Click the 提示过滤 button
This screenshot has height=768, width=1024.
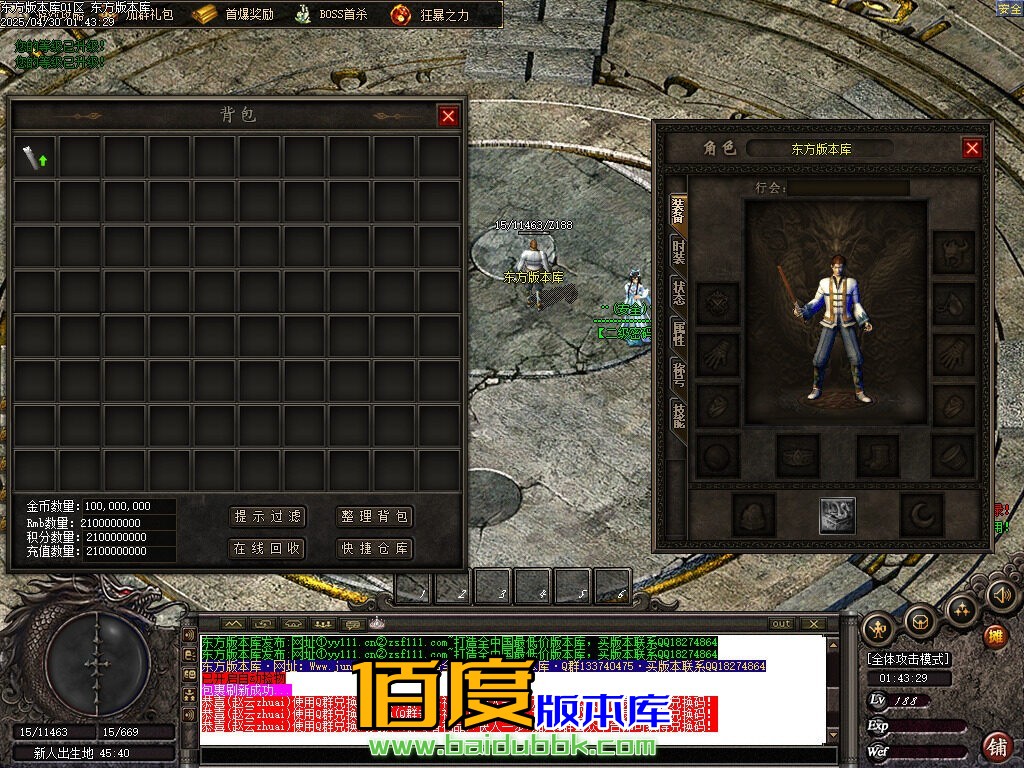coord(267,517)
